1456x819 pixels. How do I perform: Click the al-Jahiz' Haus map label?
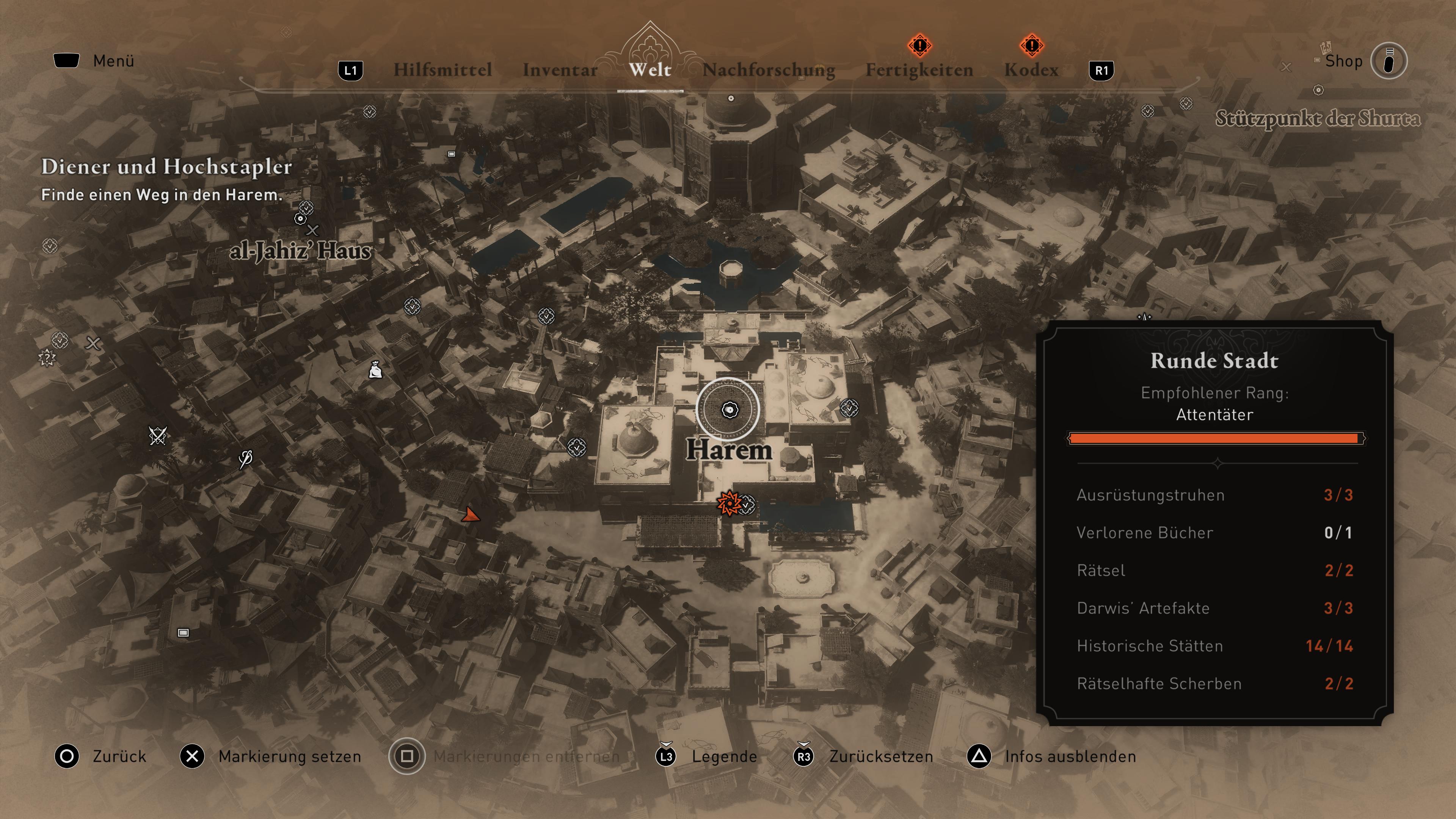(300, 250)
